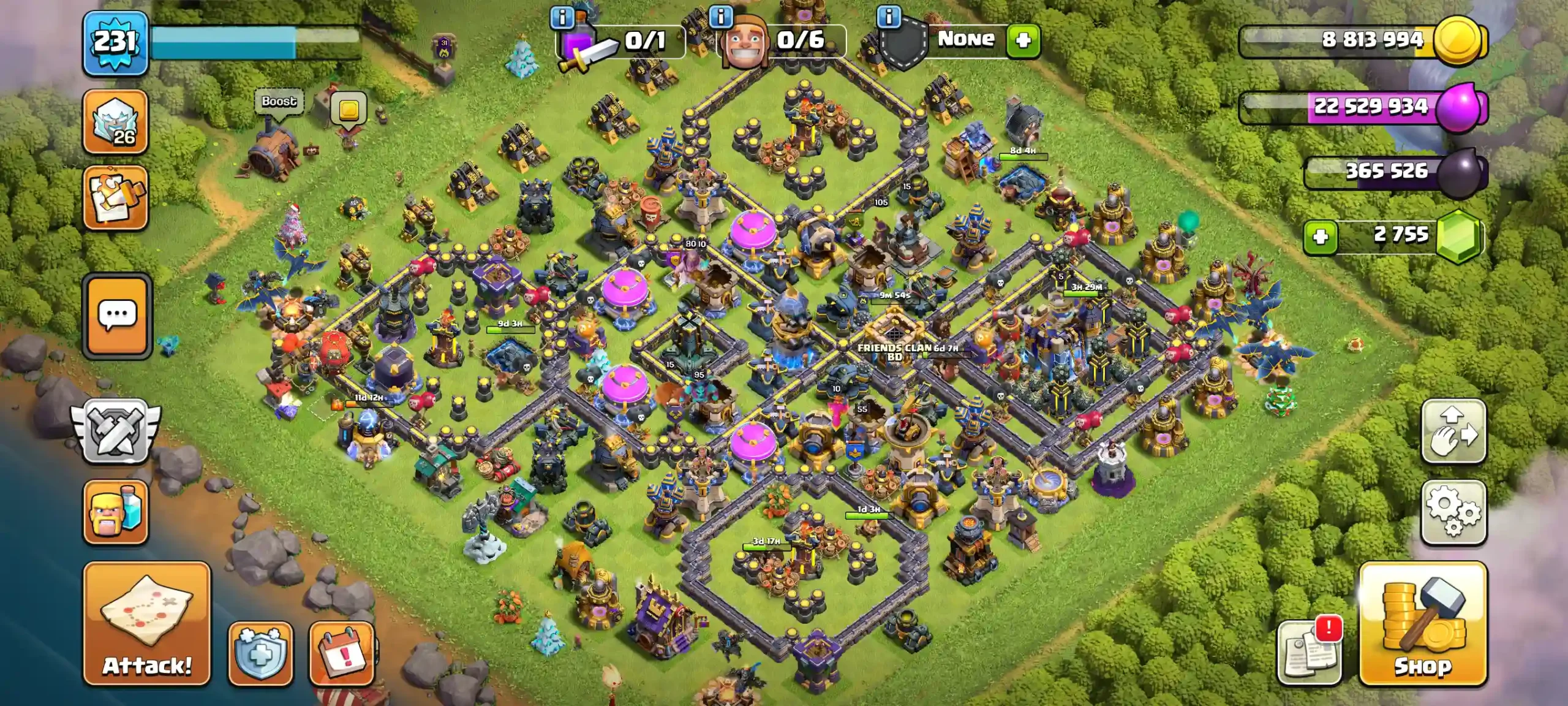Open the Shop
Image resolution: width=1568 pixels, height=706 pixels.
point(1423,623)
